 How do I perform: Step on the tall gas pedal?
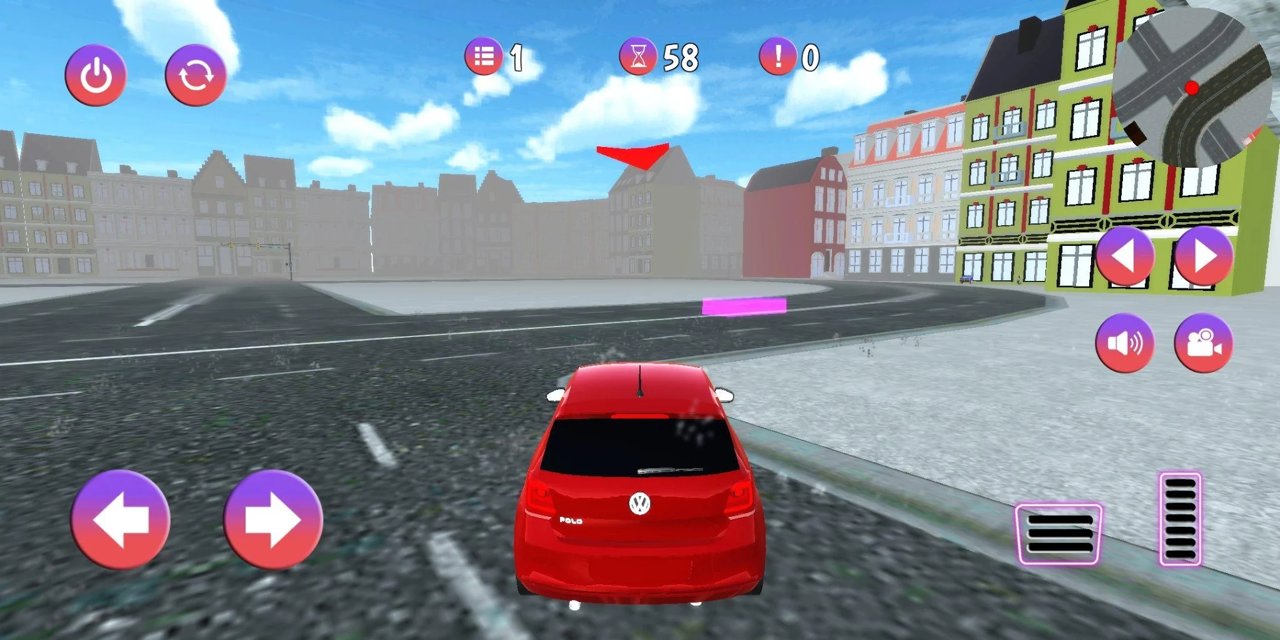1180,519
